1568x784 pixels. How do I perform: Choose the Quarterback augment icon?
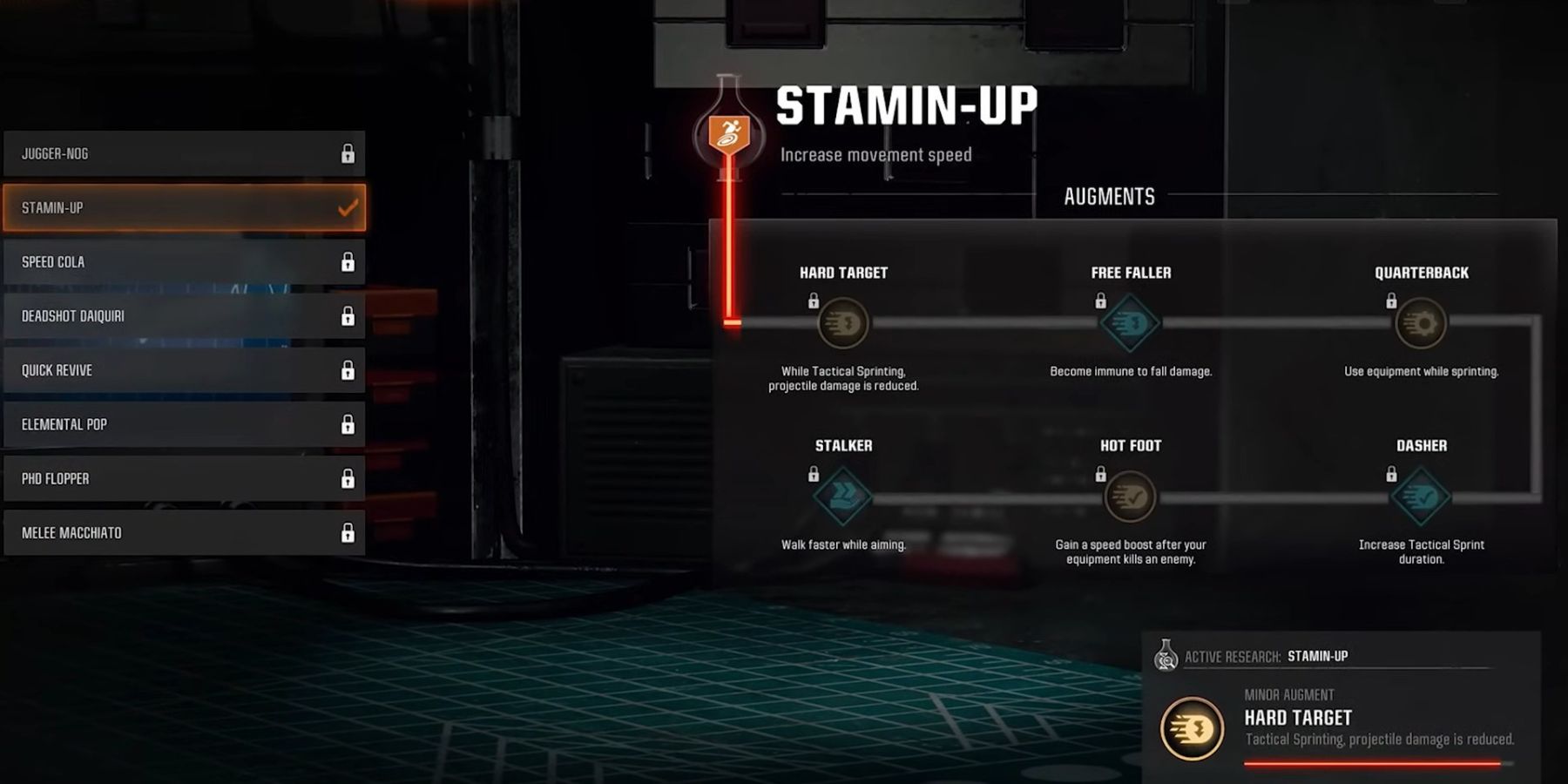coord(1421,323)
